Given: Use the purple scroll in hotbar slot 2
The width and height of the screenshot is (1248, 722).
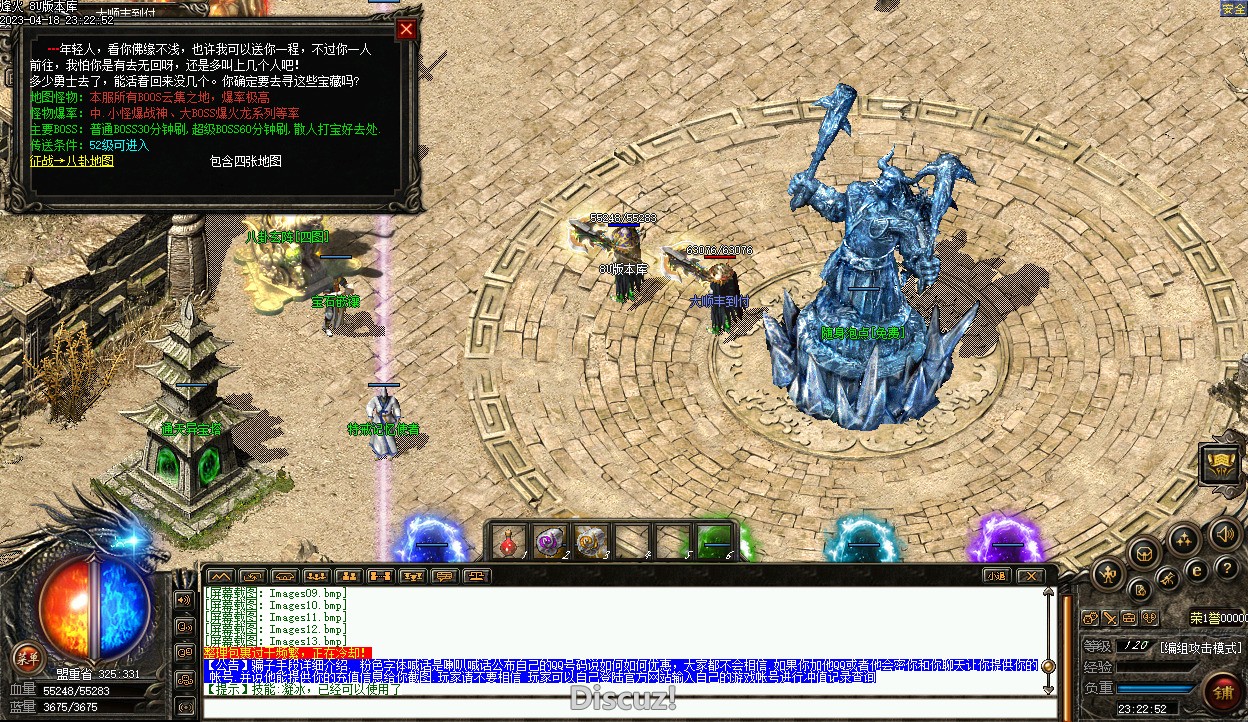Looking at the screenshot, I should point(549,541).
